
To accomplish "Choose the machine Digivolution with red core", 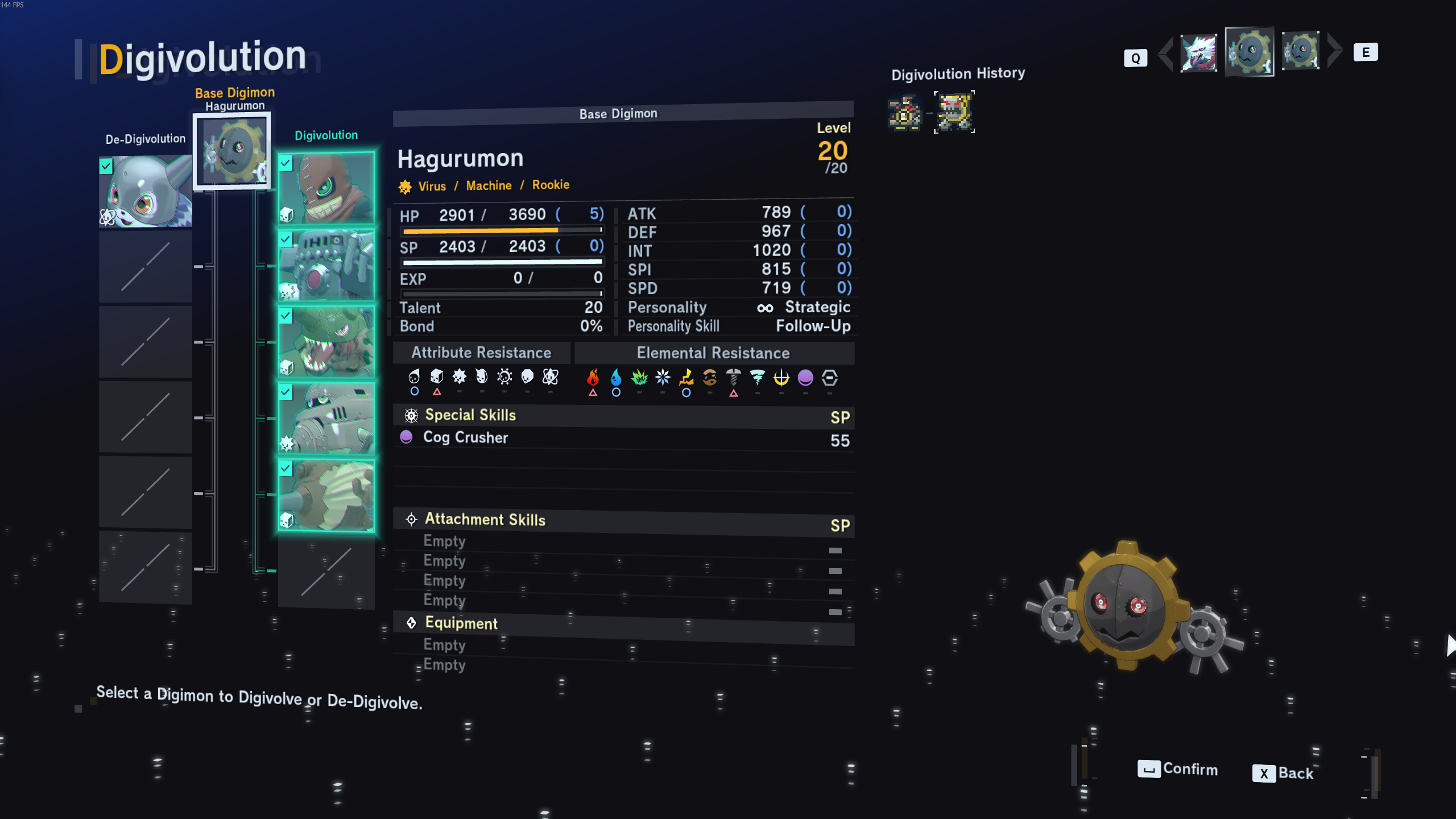I will point(326,266).
